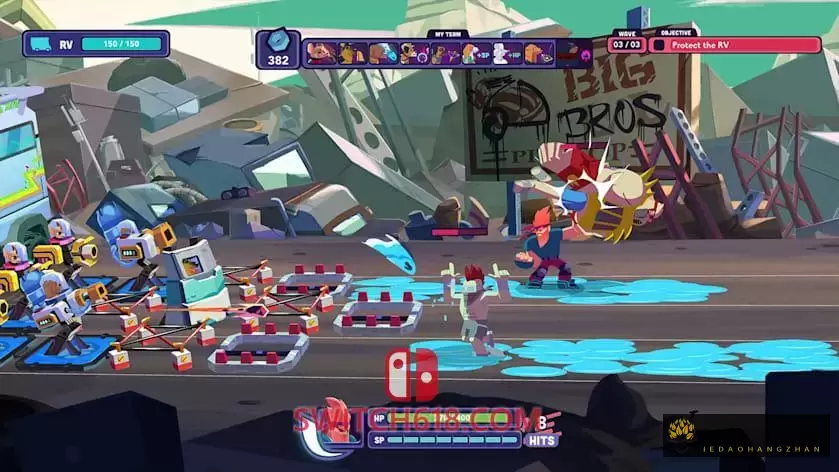Click the Protect the RV objective tracker
The height and width of the screenshot is (472, 839).
click(x=735, y=45)
